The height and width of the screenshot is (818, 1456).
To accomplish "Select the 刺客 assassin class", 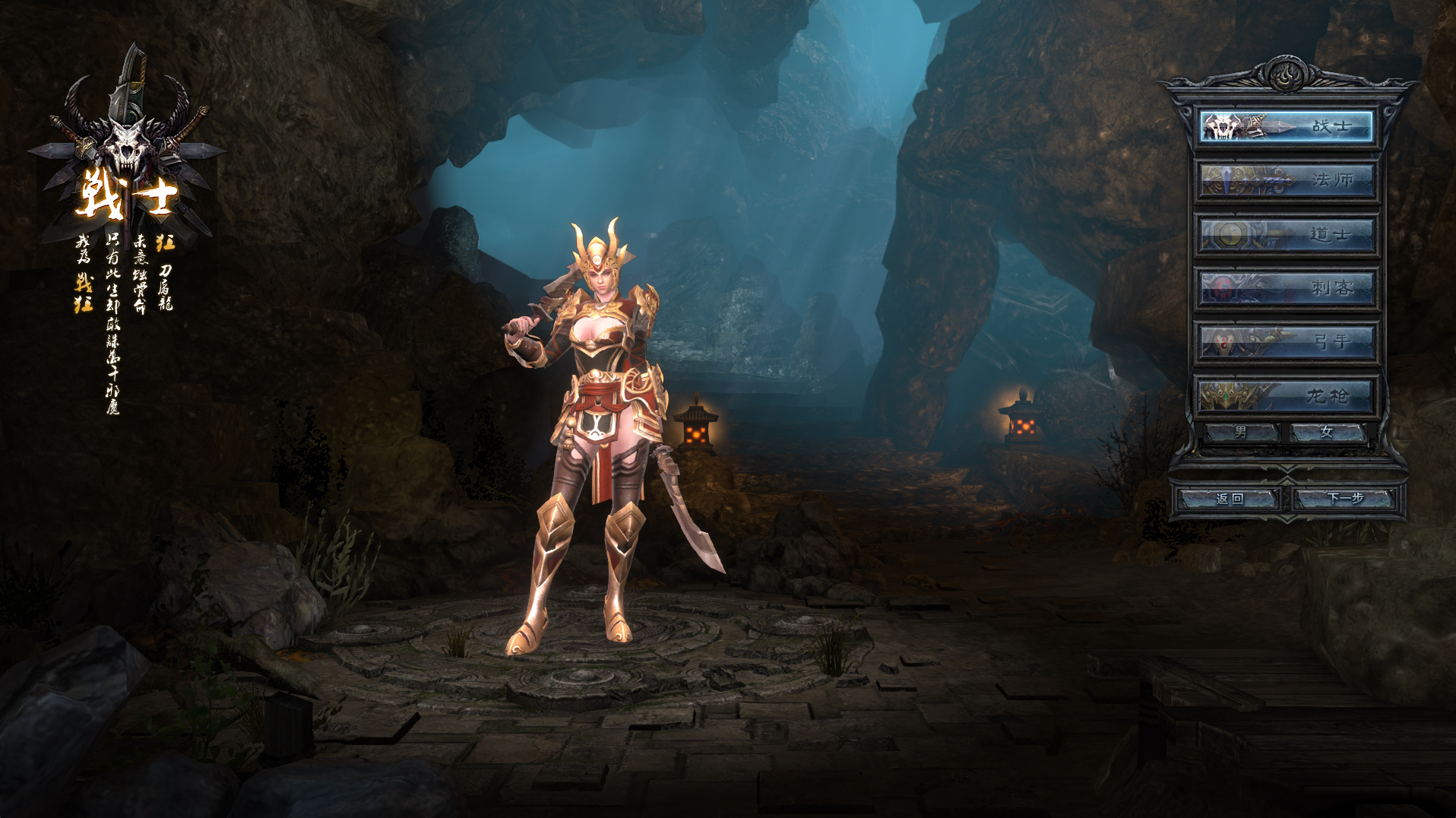I will [x=1287, y=288].
